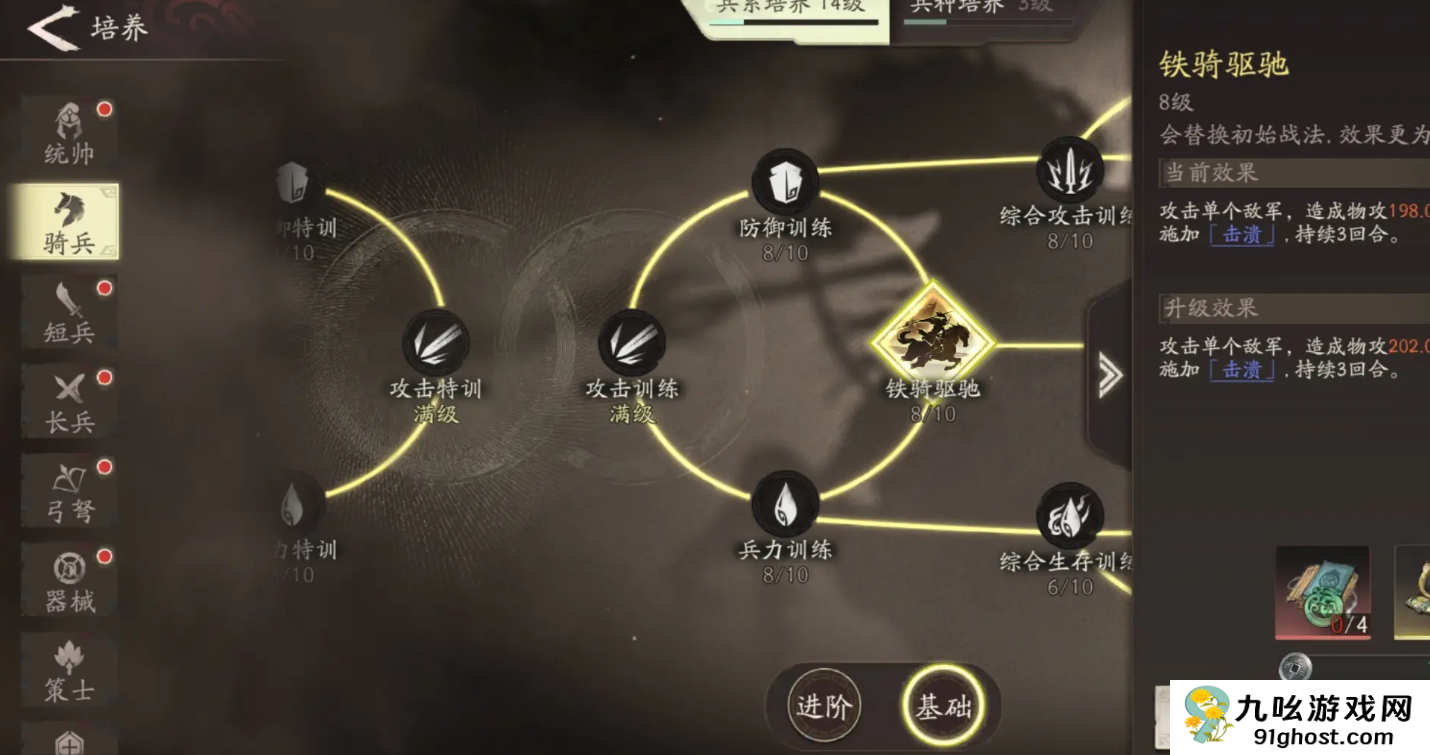Open the 短兵 troop tab

pos(69,312)
